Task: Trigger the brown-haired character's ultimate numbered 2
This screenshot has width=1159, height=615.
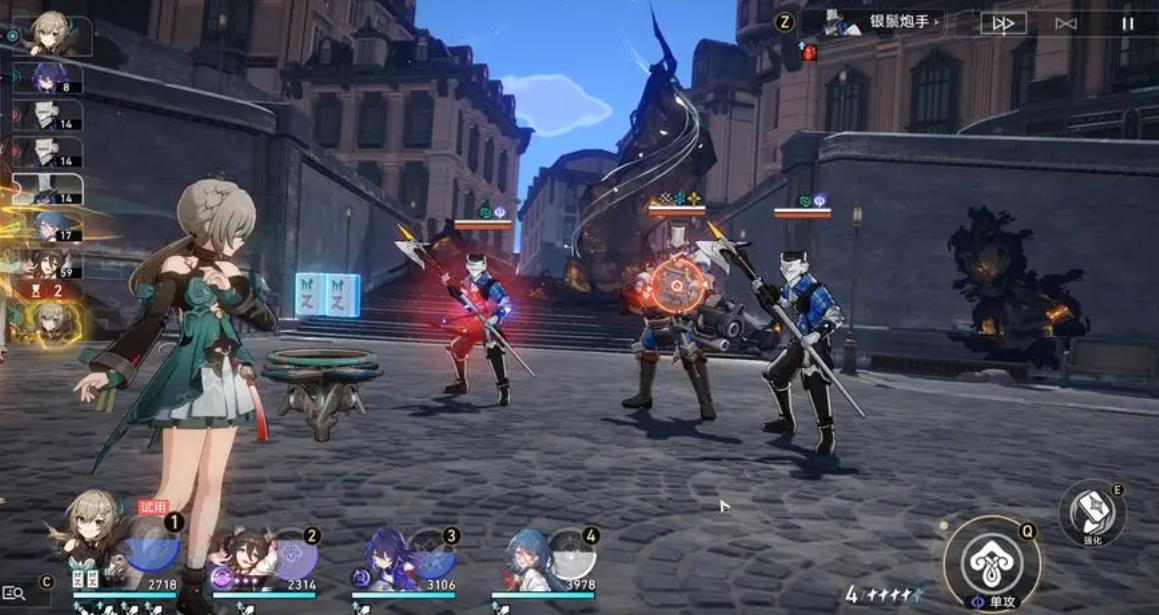Action: click(x=292, y=555)
